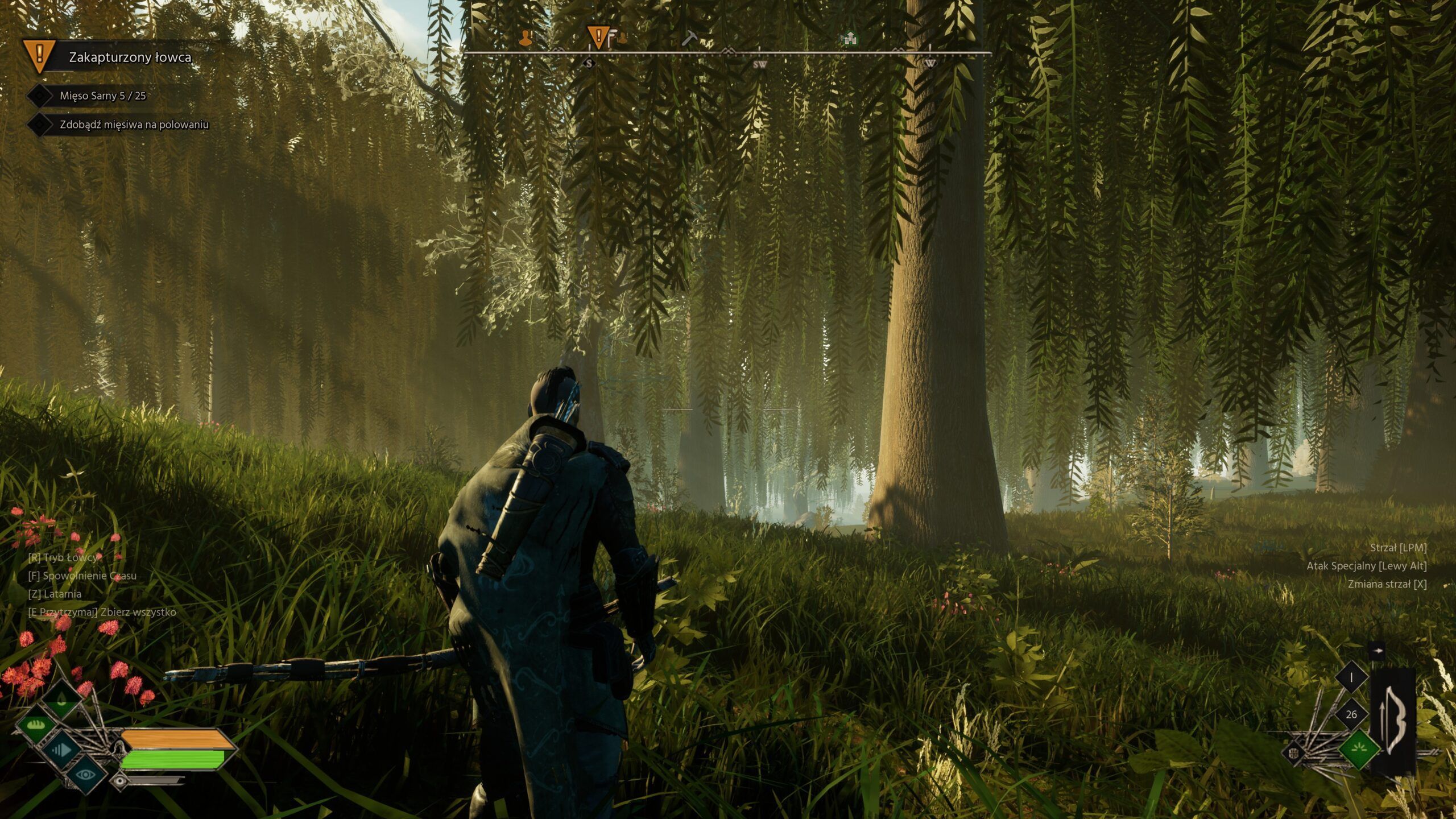Click the NPC person icon on the compass

[x=525, y=37]
